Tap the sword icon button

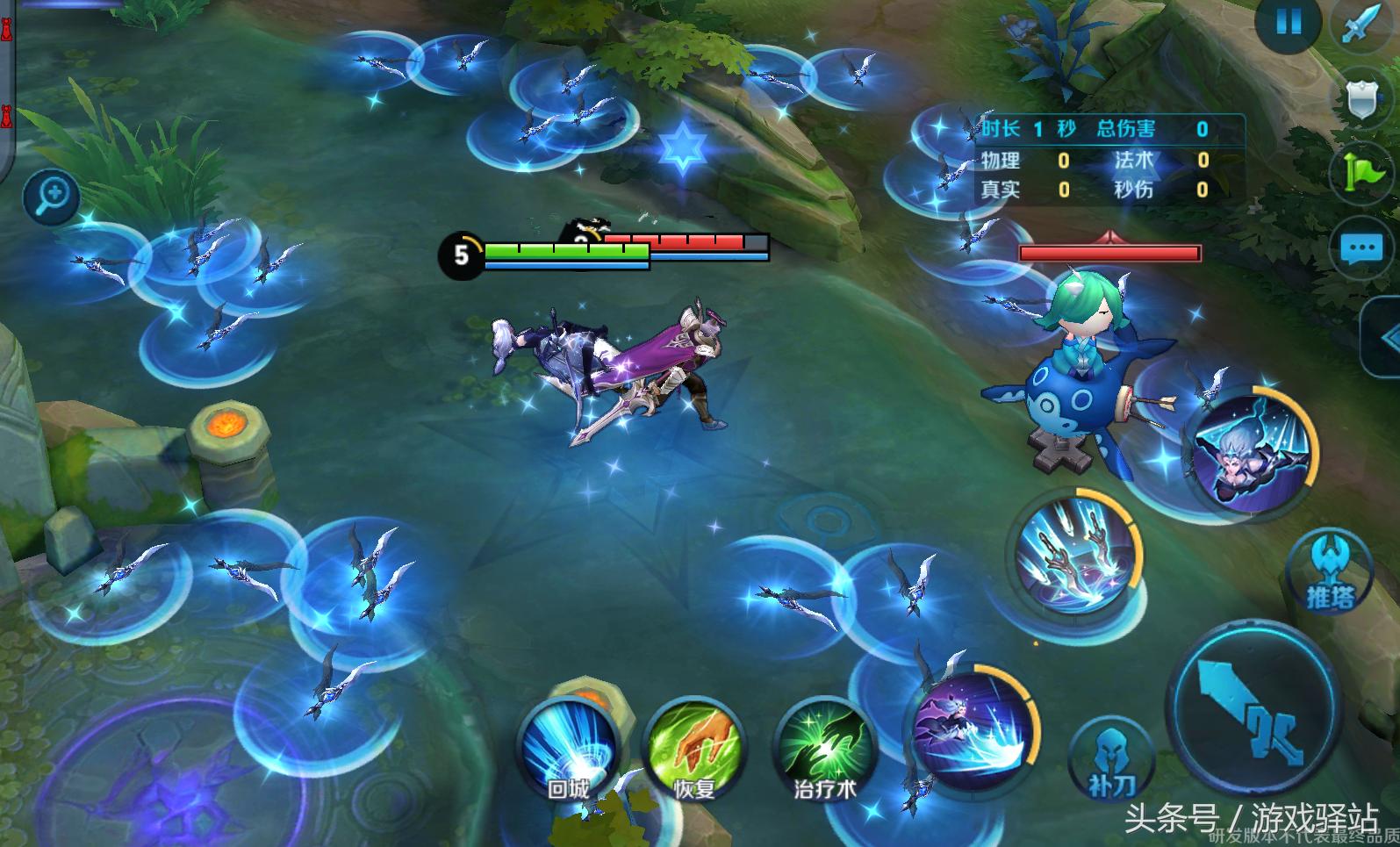[1361, 24]
